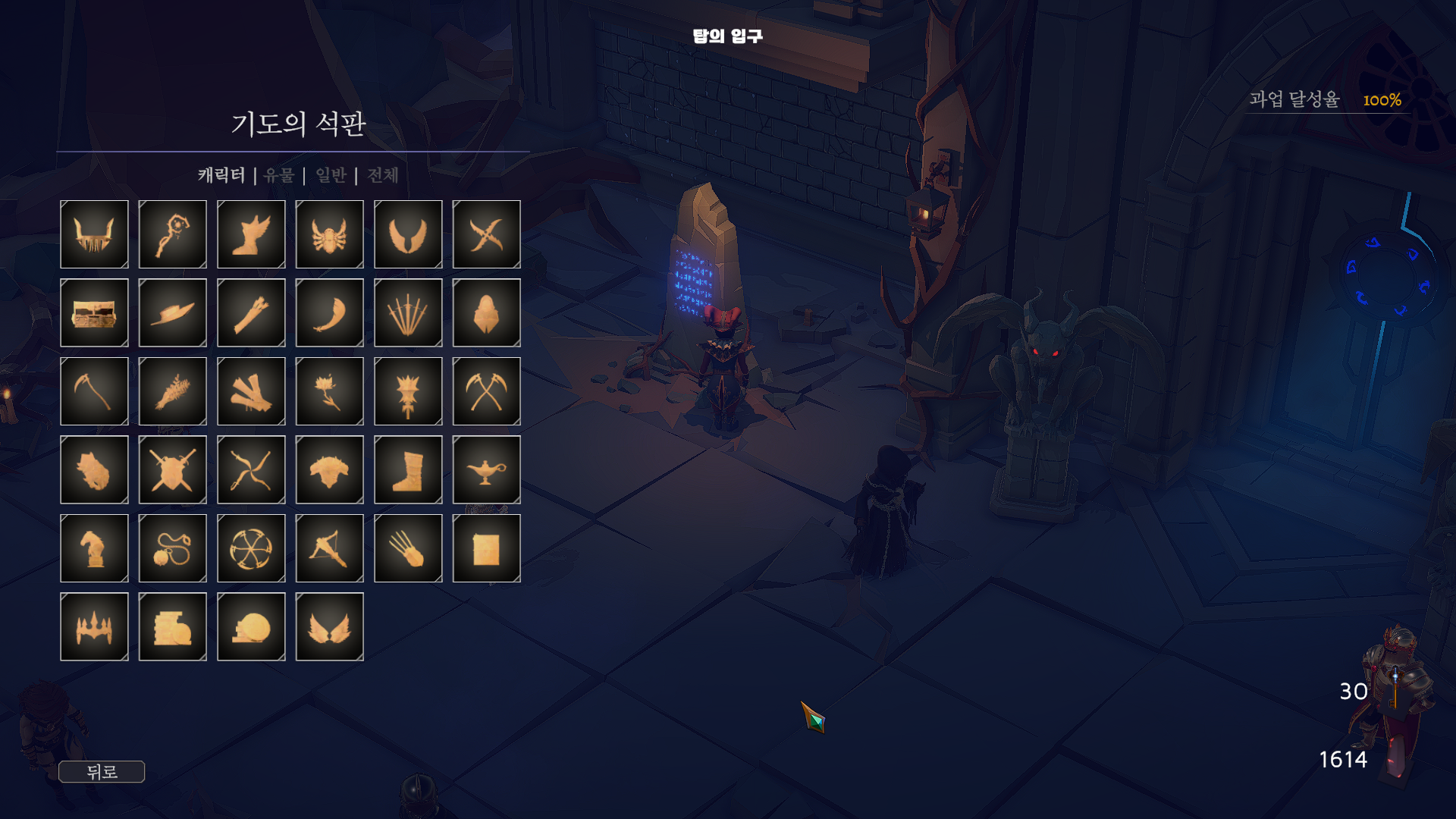Choose the crossed pickaxes tablet icon
The image size is (1456, 819).
tap(487, 391)
